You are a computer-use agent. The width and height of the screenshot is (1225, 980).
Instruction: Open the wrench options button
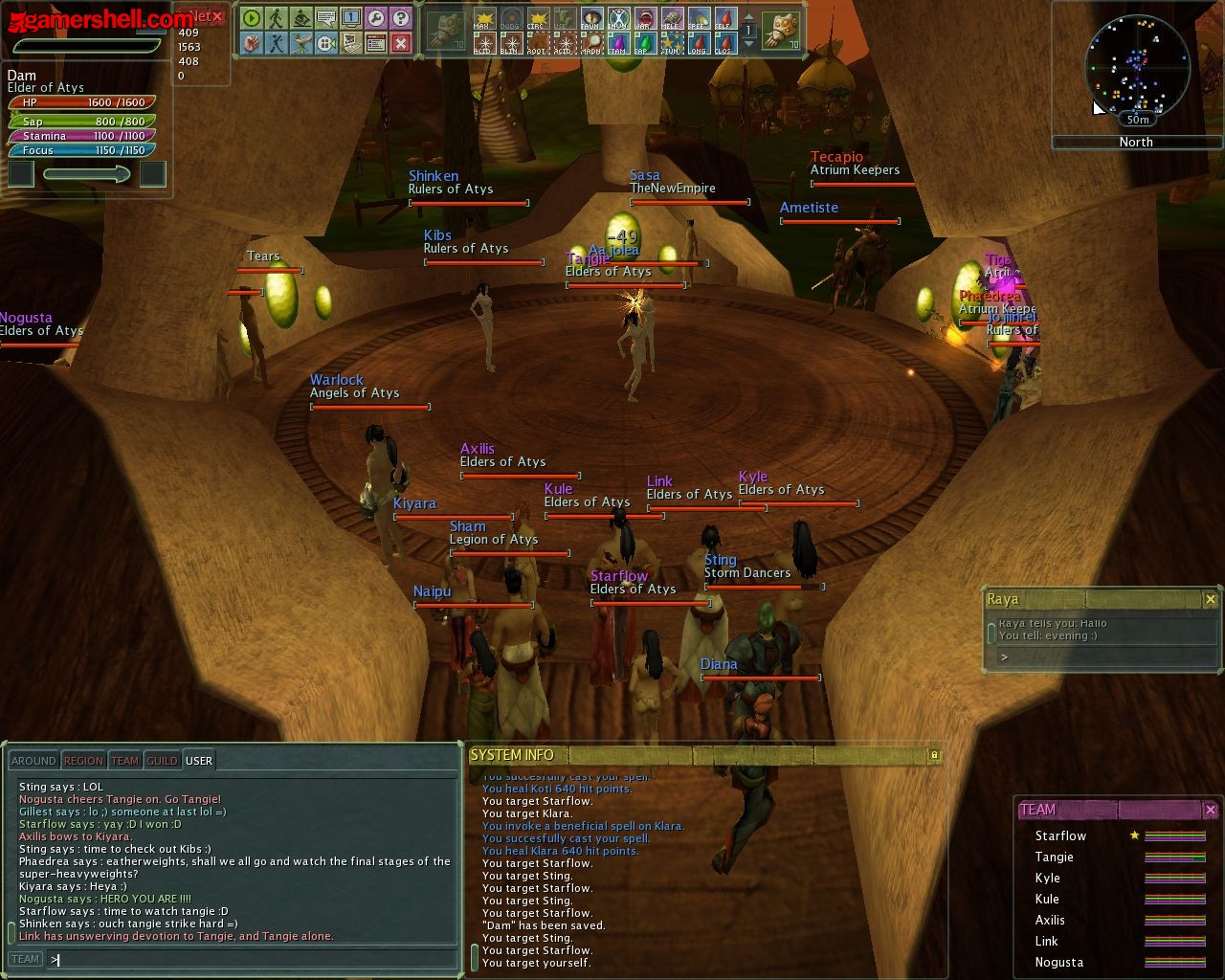click(376, 18)
